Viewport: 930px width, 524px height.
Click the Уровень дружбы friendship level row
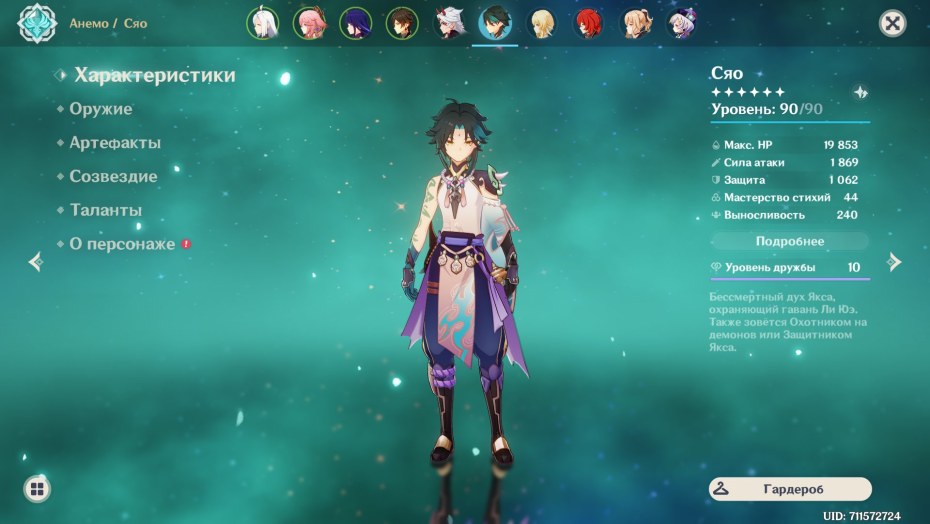tap(790, 268)
